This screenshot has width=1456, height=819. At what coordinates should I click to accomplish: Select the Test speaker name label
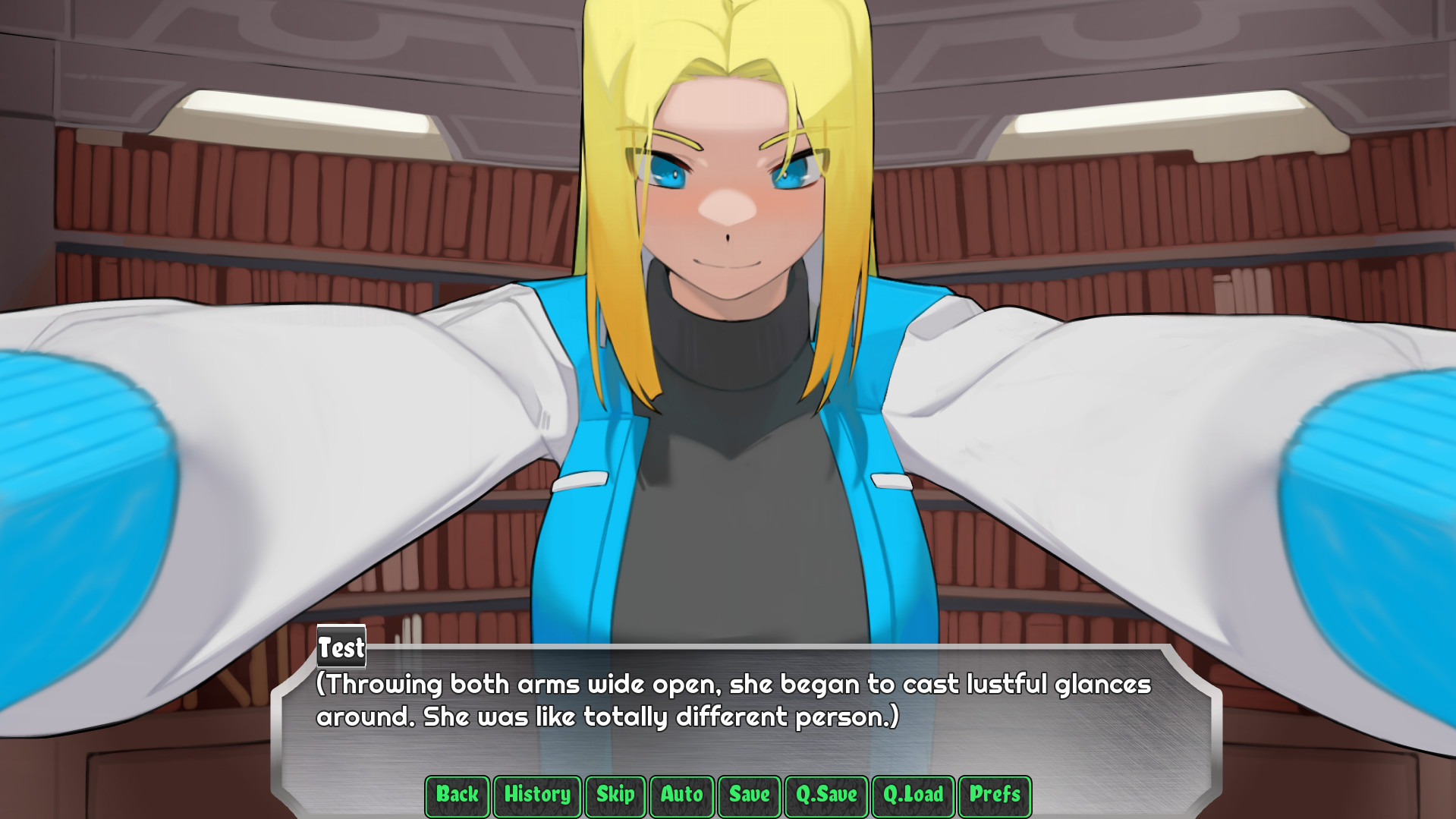coord(340,649)
